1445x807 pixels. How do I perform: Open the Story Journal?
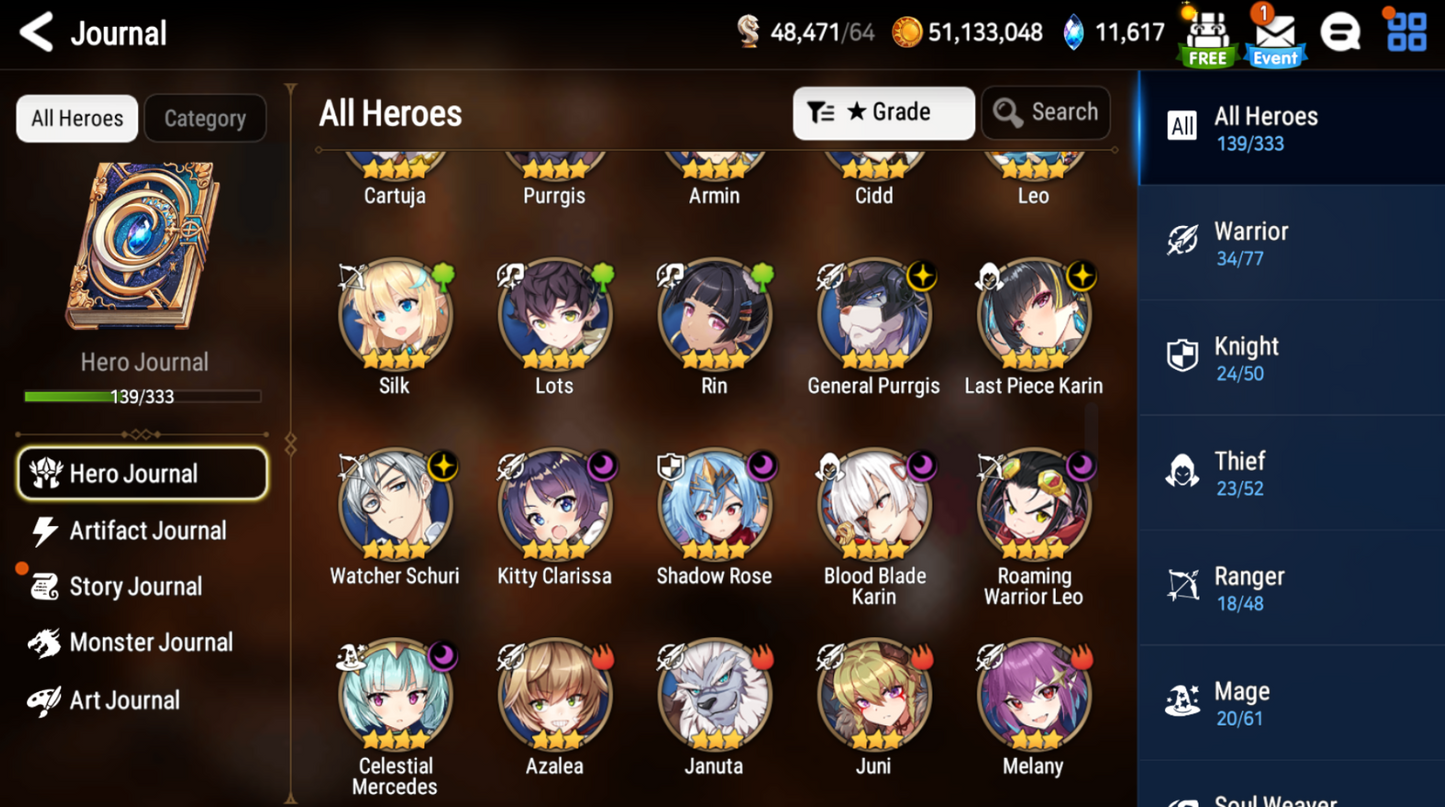[135, 587]
